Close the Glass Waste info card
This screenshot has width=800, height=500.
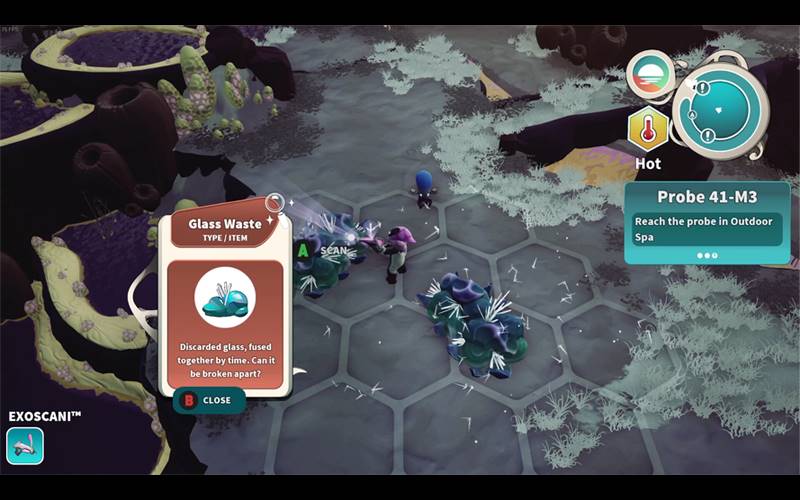207,400
